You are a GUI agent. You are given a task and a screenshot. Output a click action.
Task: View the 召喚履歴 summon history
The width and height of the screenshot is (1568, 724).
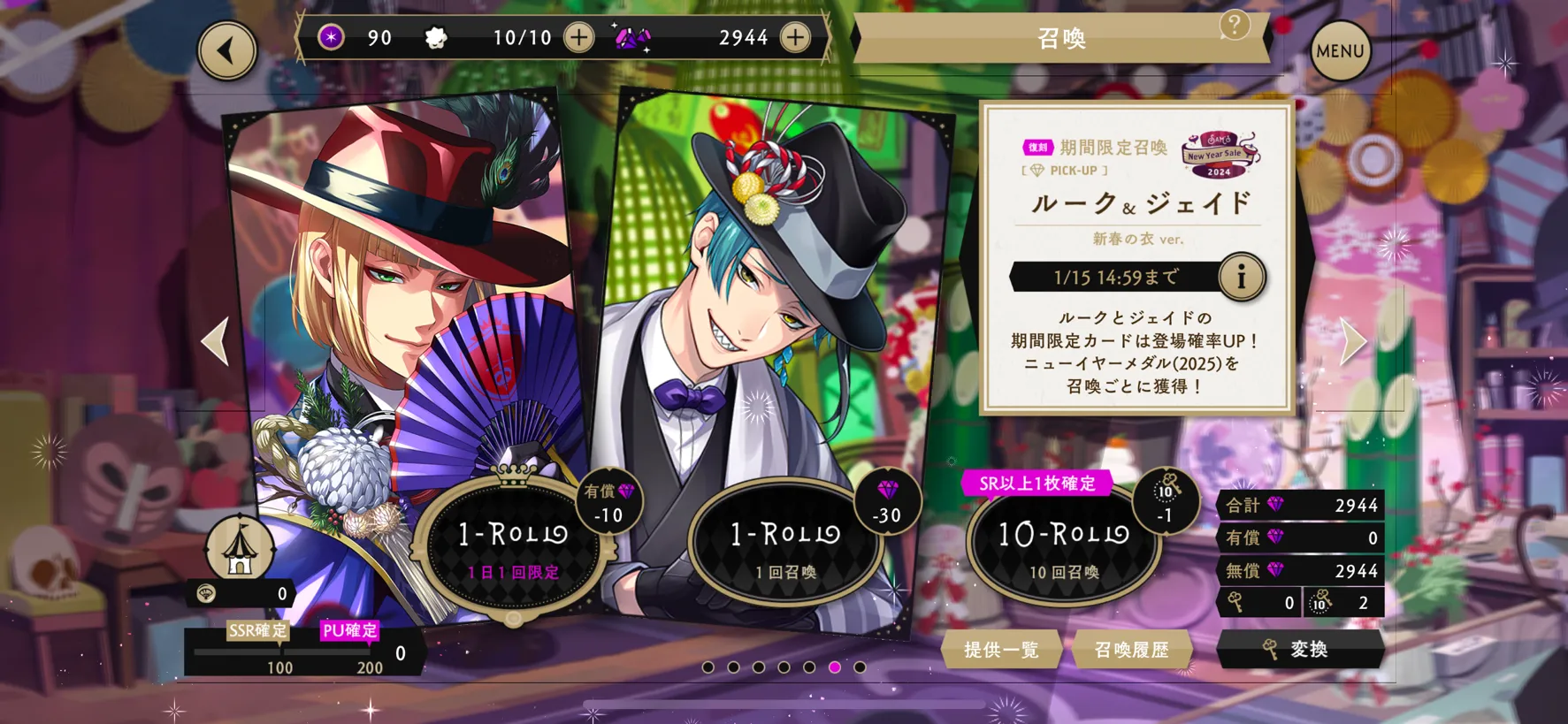1131,650
